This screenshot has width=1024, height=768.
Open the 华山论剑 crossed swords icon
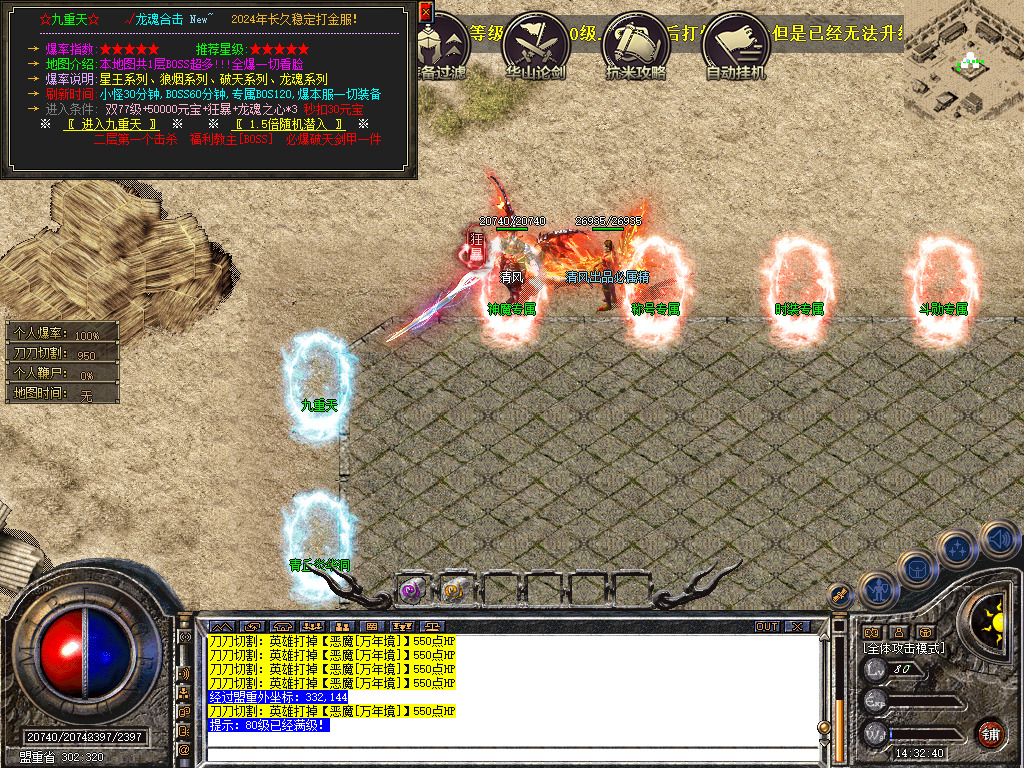[x=537, y=44]
